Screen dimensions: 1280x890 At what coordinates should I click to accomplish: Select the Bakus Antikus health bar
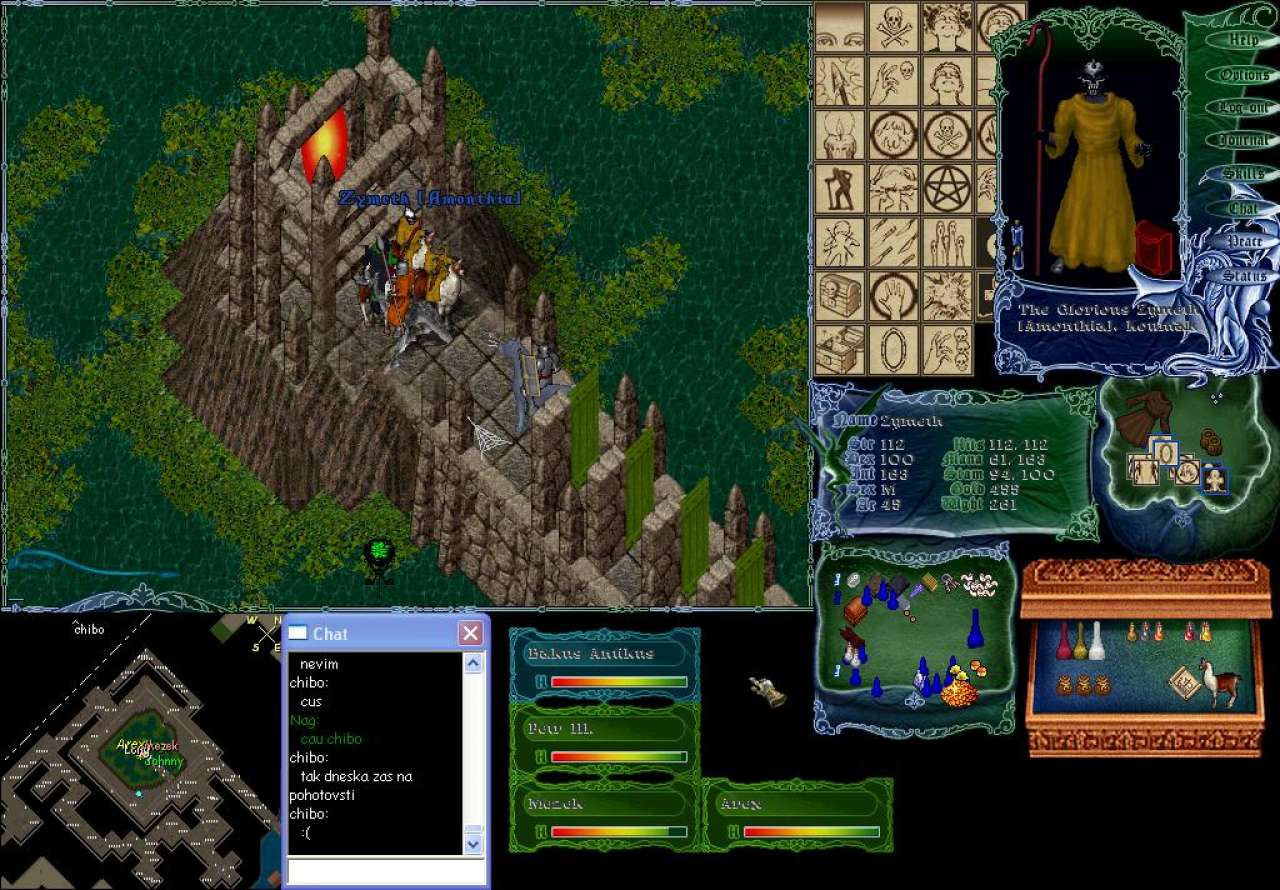pyautogui.click(x=604, y=666)
